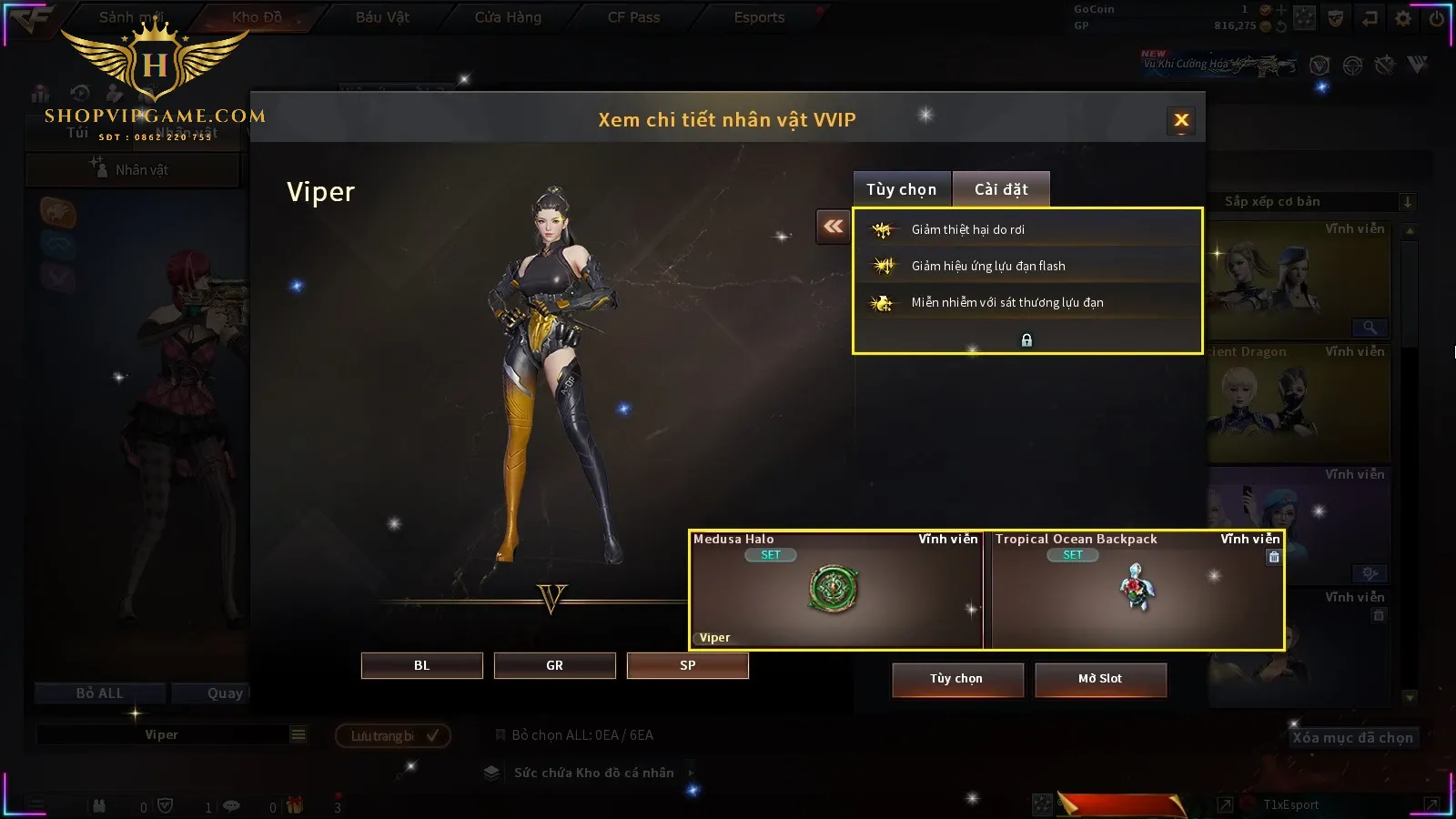The width and height of the screenshot is (1456, 819).
Task: Switch to the Tùy chọn tab
Action: click(901, 189)
